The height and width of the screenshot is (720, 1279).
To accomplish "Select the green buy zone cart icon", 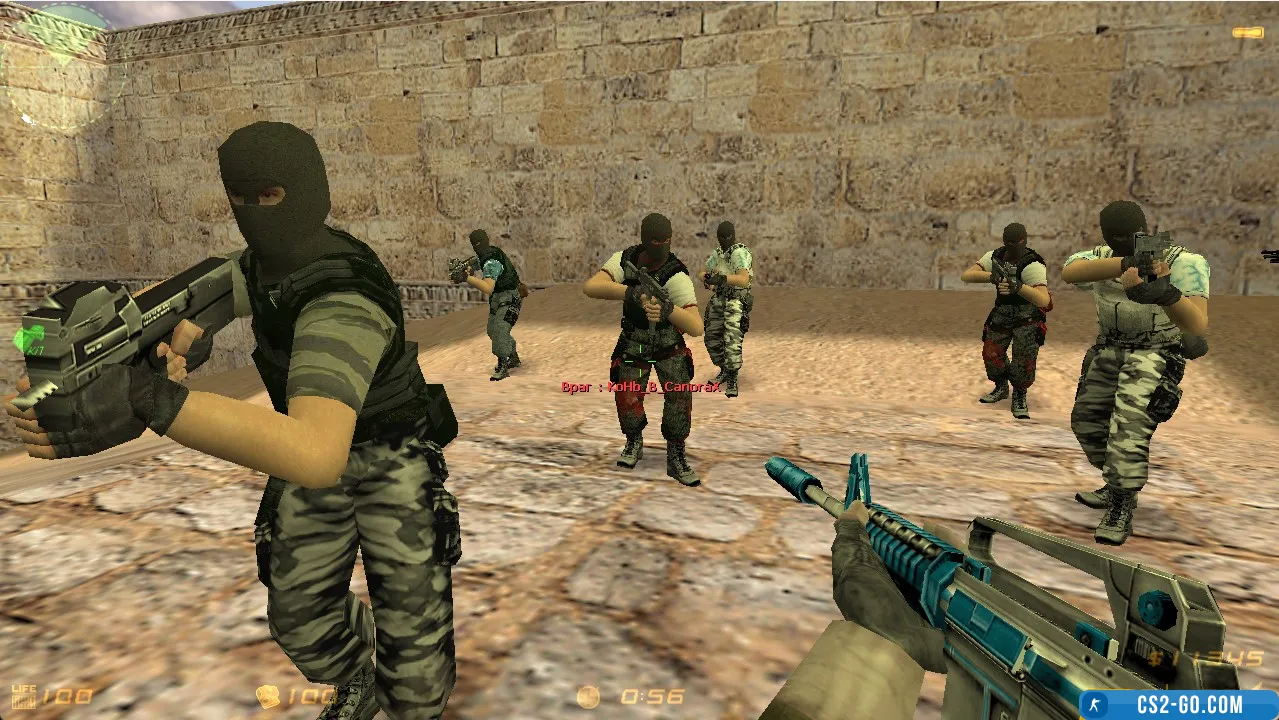I will (x=29, y=341).
